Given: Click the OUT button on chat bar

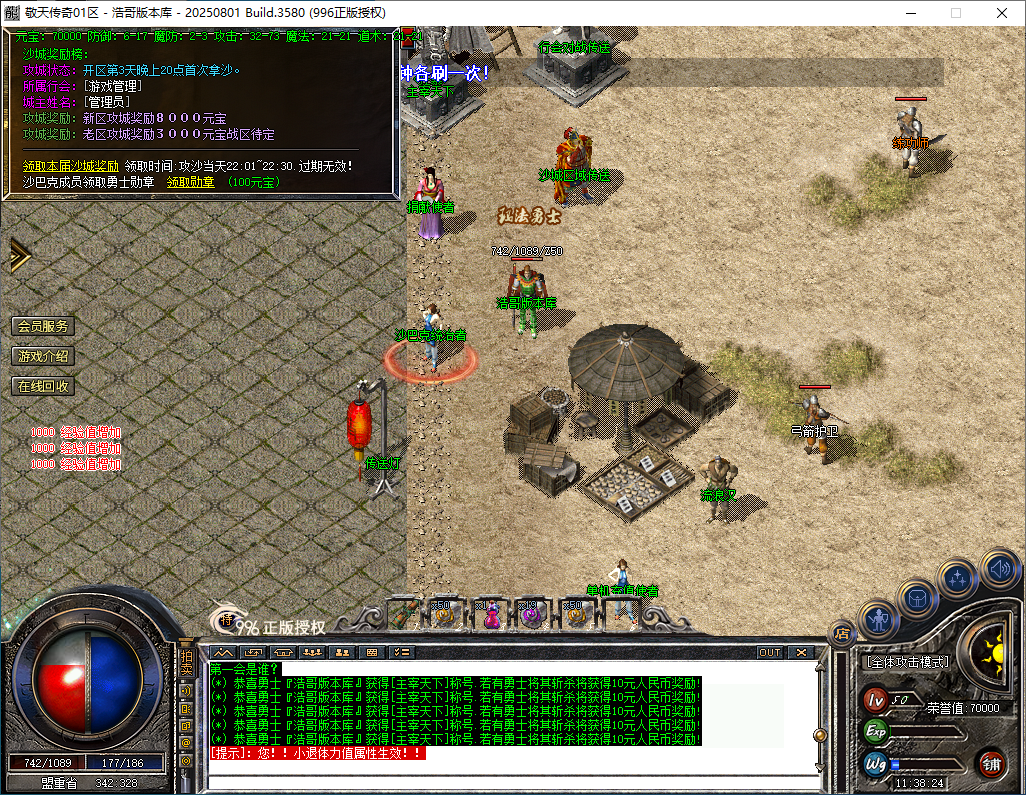Looking at the screenshot, I should [x=769, y=652].
